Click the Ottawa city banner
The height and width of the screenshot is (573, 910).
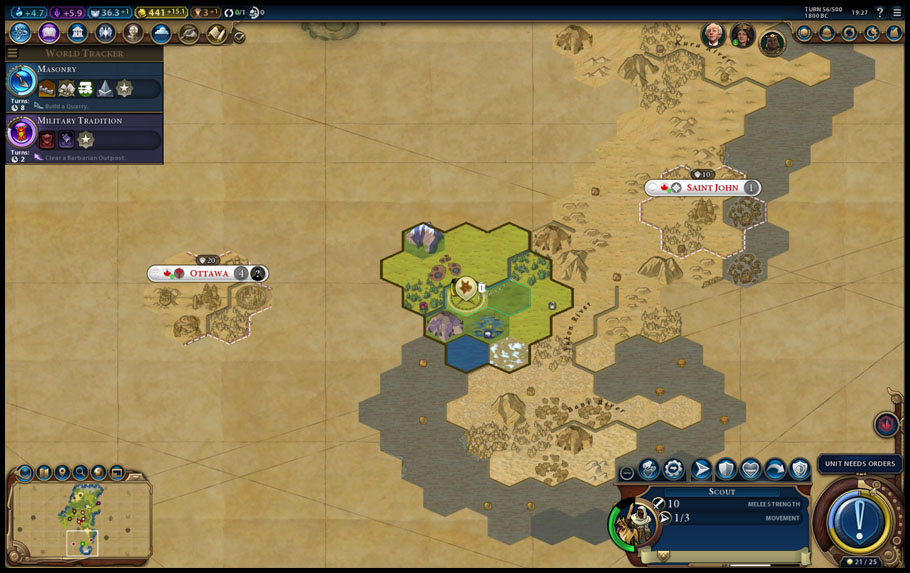208,273
